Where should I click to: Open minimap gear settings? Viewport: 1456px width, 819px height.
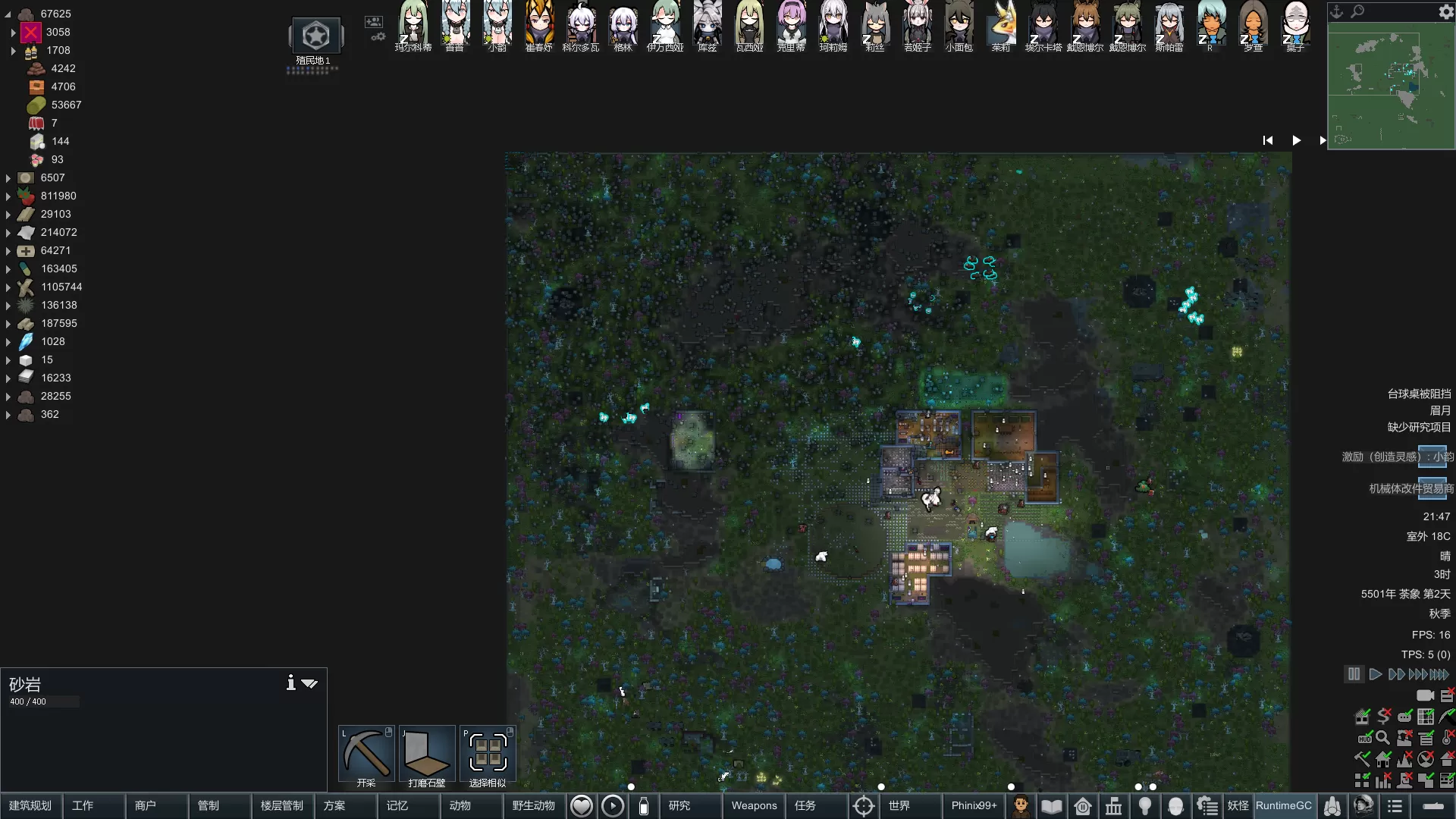1445,11
